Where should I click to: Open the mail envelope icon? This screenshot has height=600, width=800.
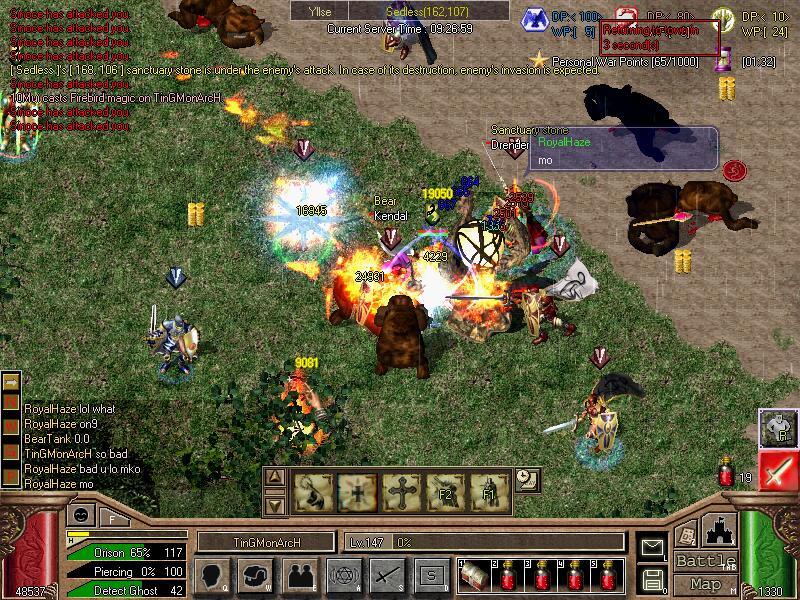[652, 547]
